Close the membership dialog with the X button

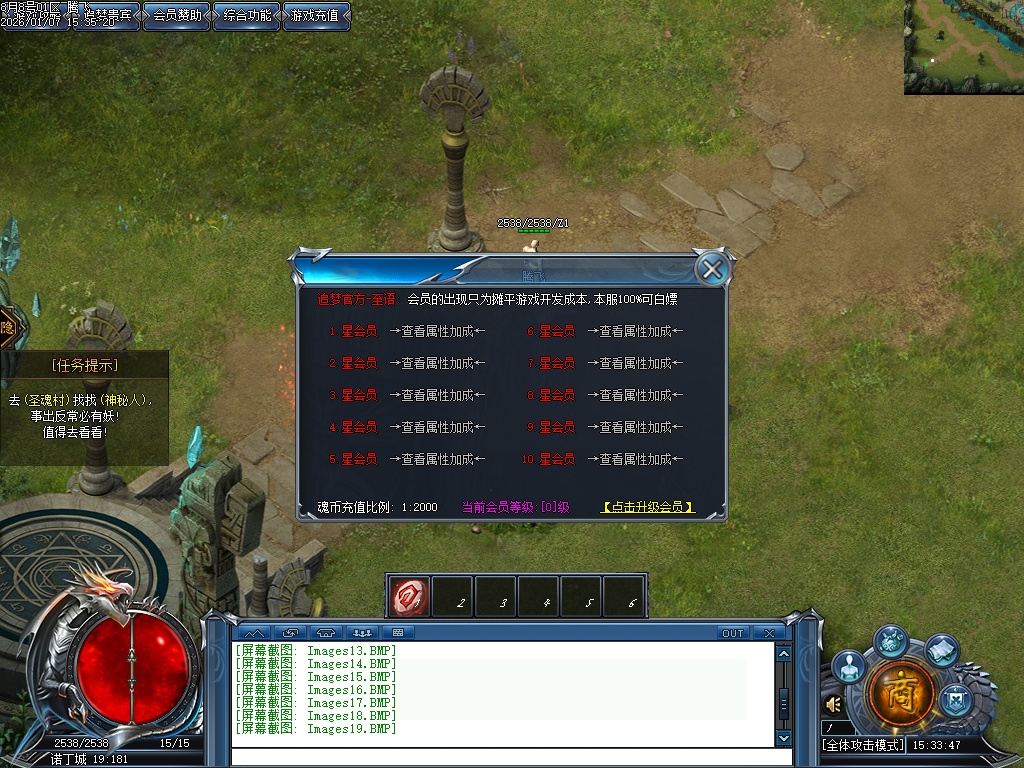pyautogui.click(x=712, y=268)
